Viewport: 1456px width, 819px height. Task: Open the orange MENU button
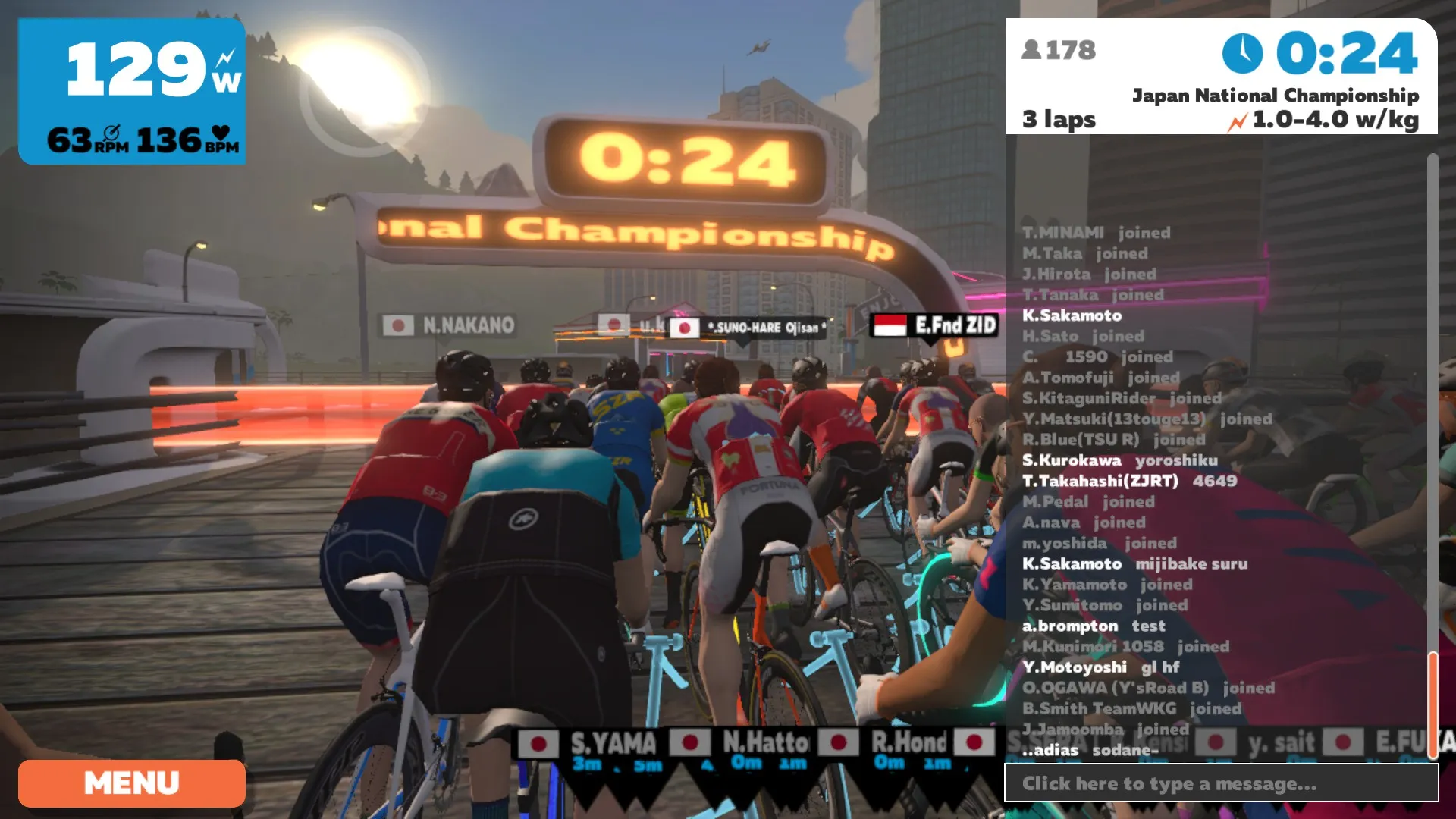tap(131, 783)
